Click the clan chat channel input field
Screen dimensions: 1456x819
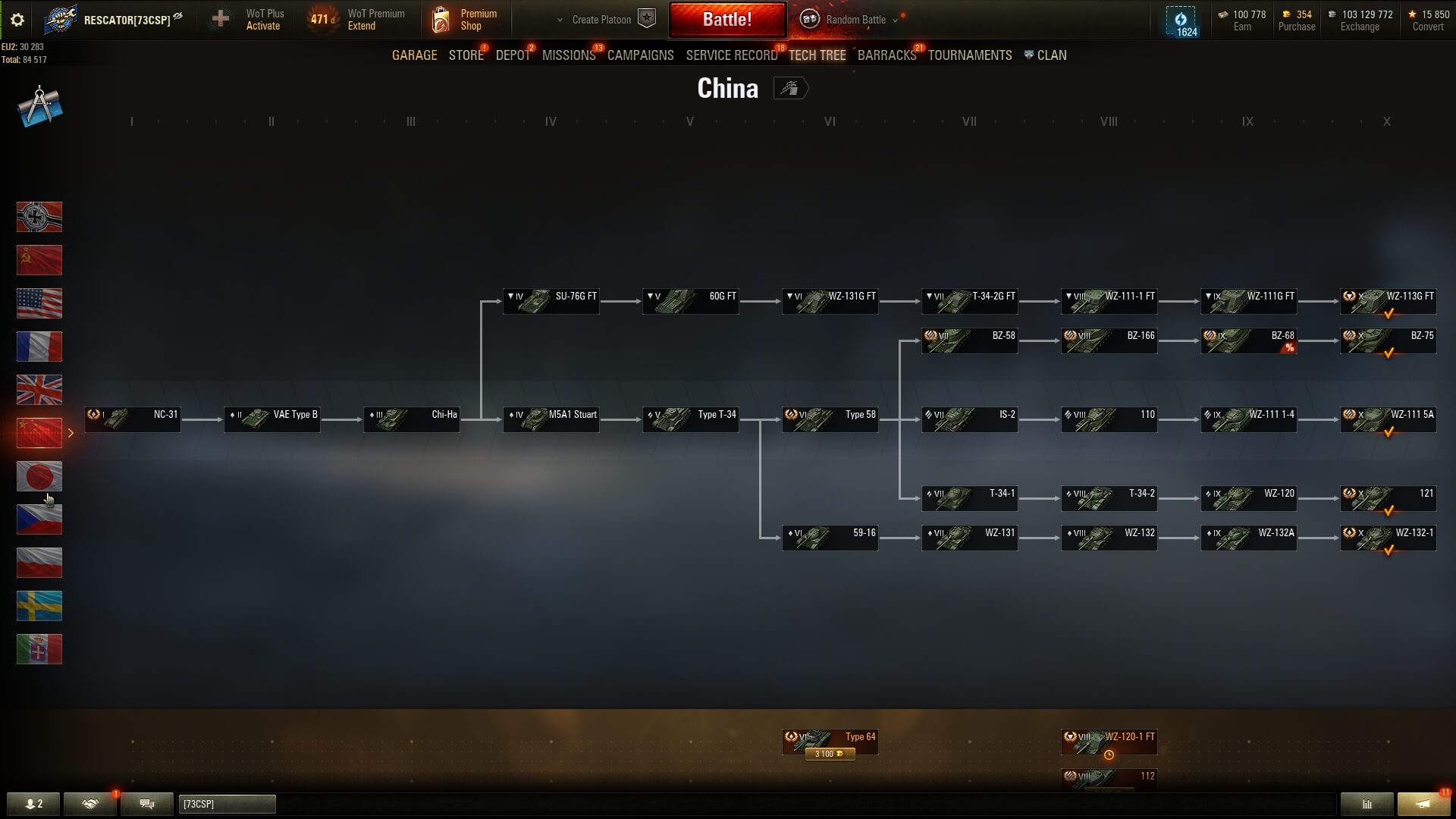(x=227, y=804)
